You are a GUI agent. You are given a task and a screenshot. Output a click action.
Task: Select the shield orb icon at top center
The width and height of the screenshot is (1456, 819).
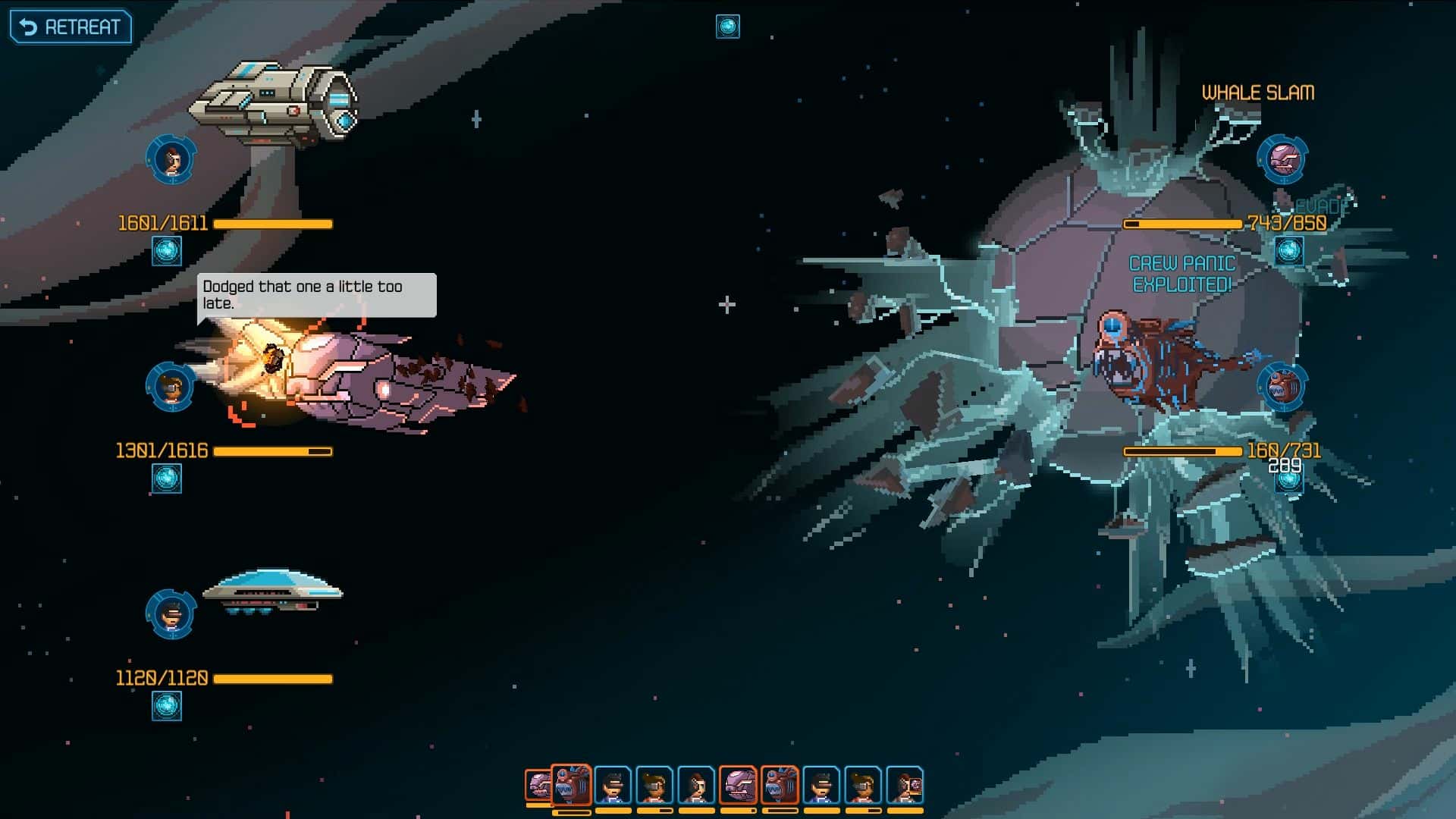727,27
